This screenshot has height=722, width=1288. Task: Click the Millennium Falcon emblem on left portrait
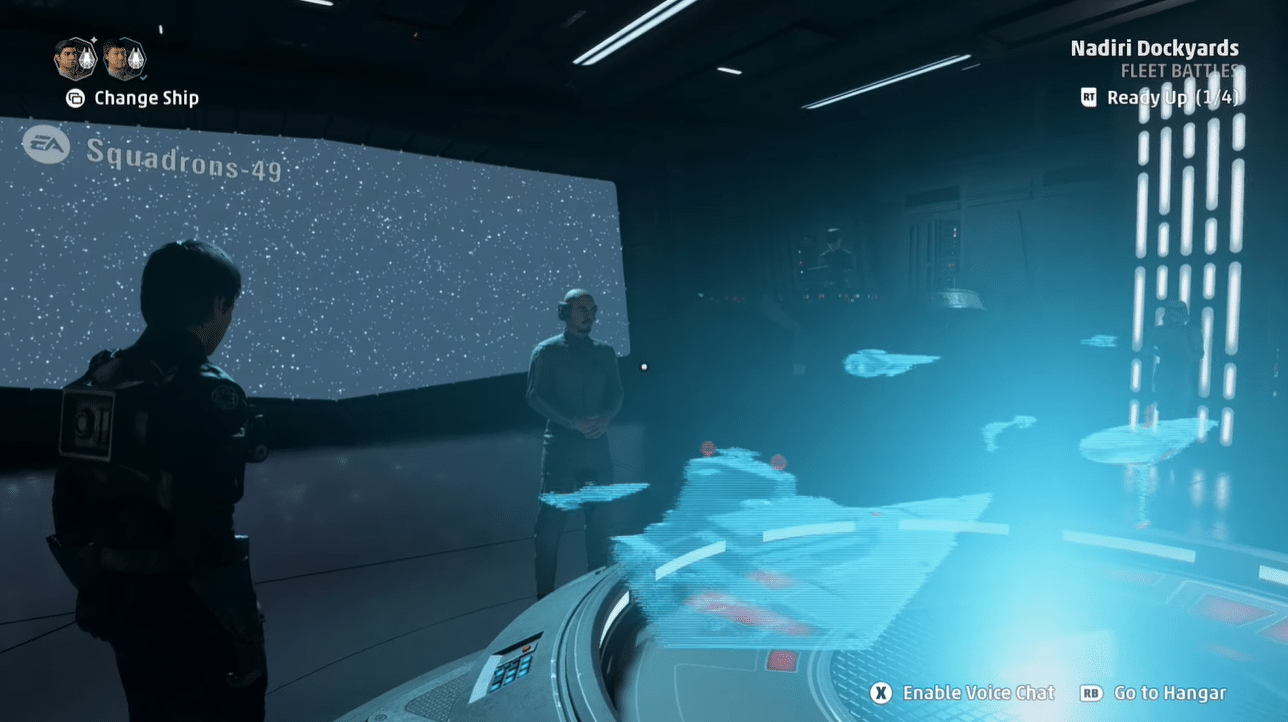pyautogui.click(x=88, y=60)
